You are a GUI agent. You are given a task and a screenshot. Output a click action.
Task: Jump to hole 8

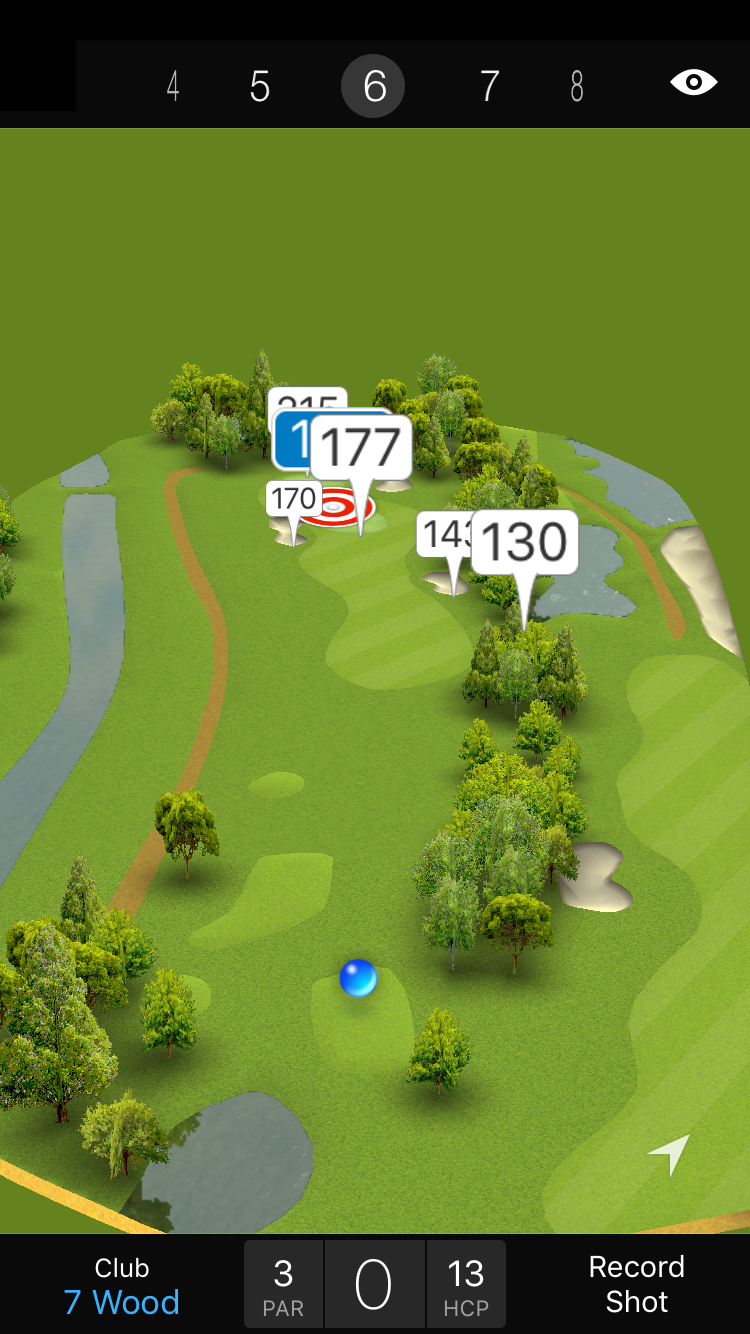pos(577,87)
